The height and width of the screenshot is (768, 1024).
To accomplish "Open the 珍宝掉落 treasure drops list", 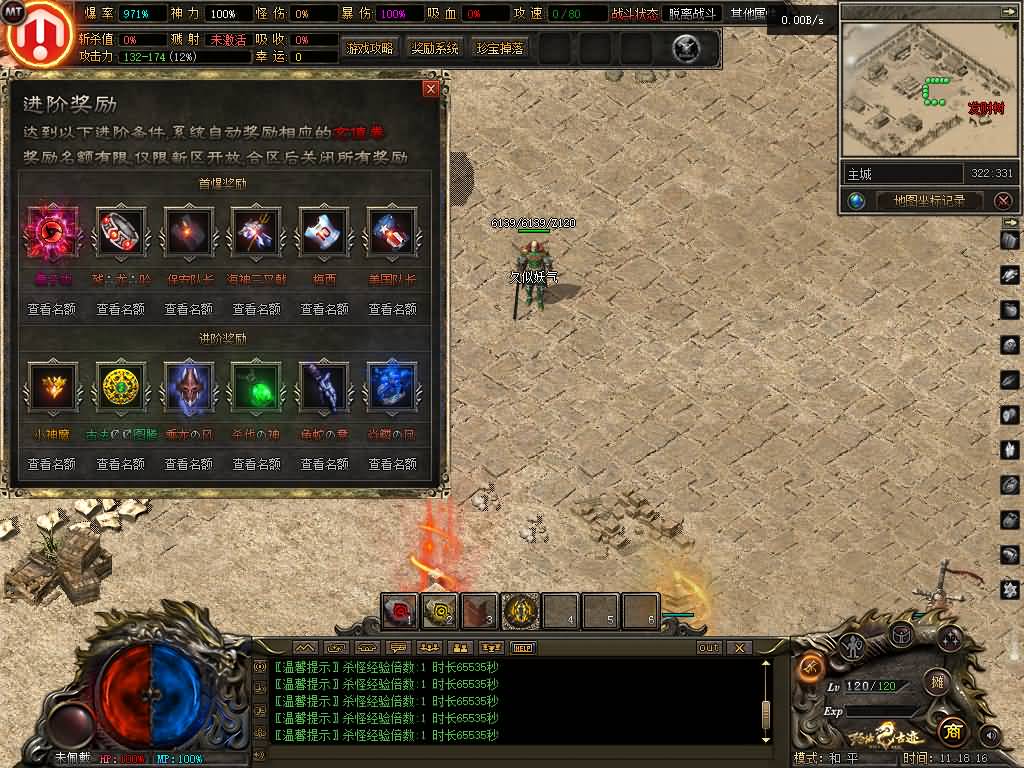I will (500, 48).
